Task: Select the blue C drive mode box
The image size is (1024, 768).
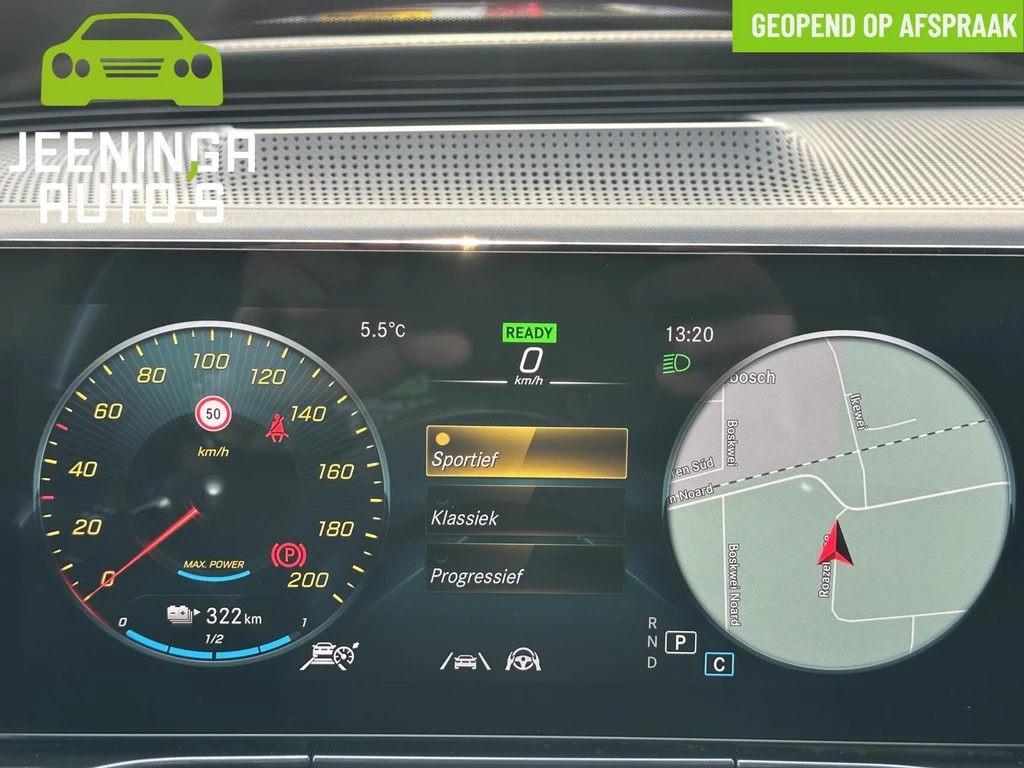Action: pyautogui.click(x=718, y=664)
